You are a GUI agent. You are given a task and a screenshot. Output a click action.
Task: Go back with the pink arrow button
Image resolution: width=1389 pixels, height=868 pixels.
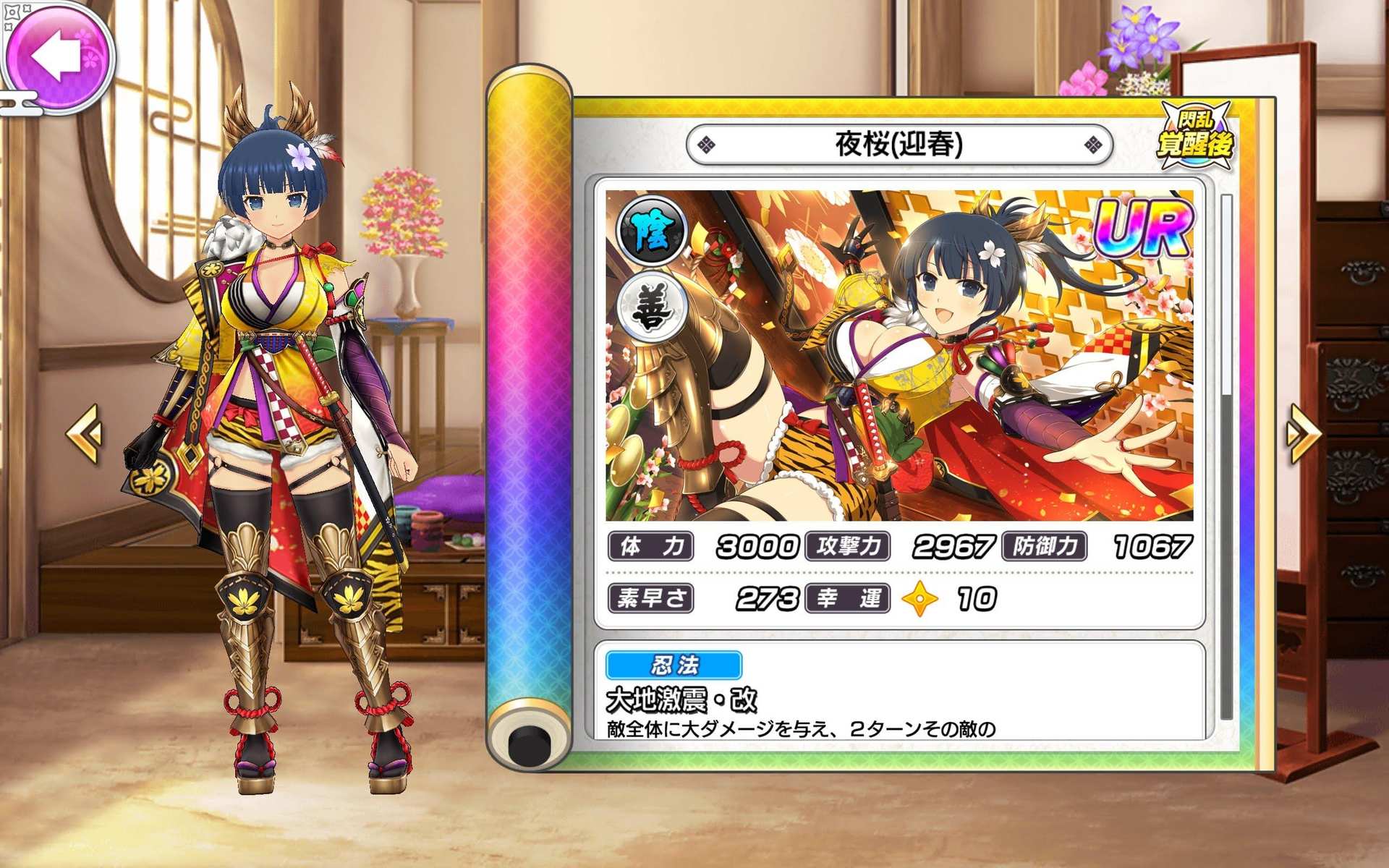coord(58,56)
